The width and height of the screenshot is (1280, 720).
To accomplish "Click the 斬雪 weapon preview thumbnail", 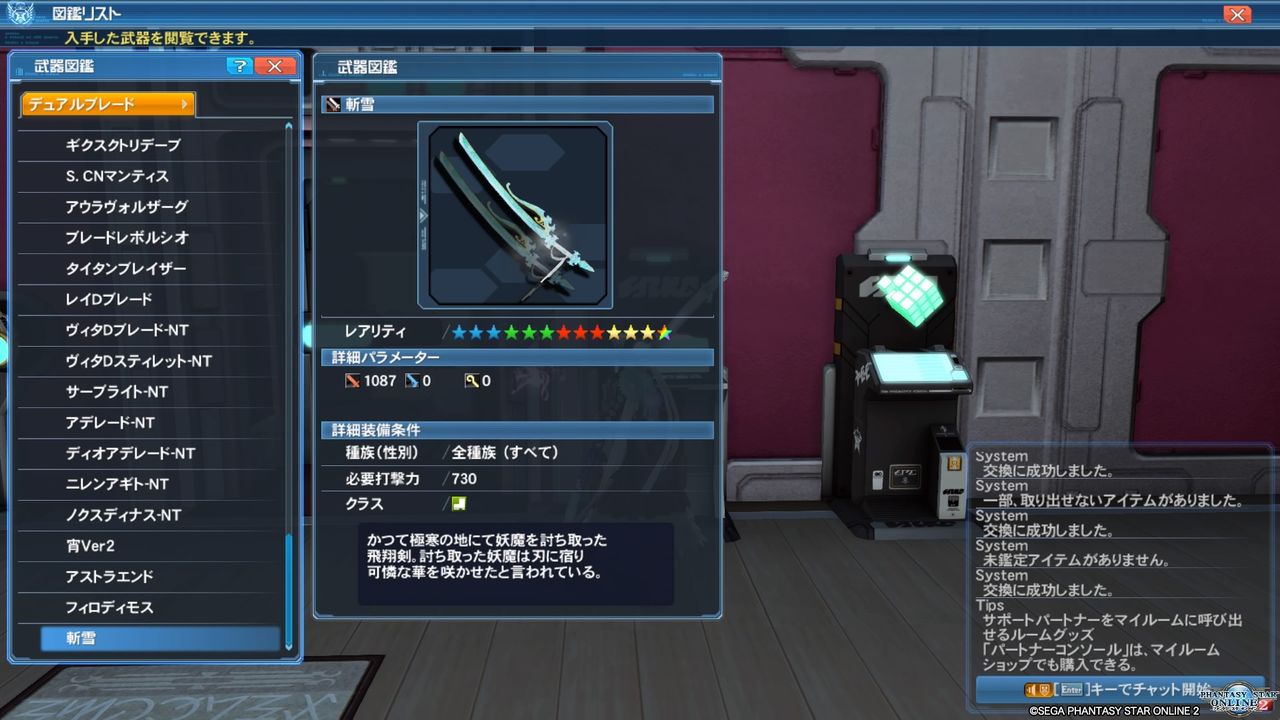I will point(516,214).
